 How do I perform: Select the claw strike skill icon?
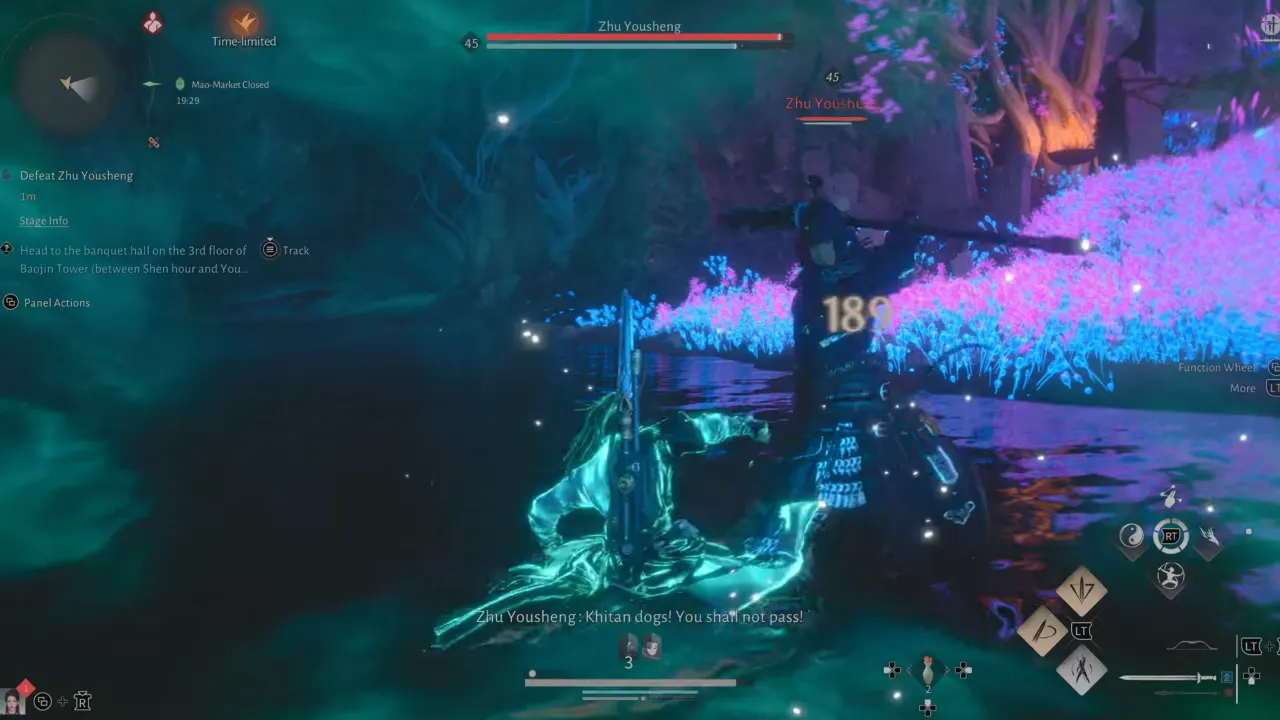[1210, 537]
